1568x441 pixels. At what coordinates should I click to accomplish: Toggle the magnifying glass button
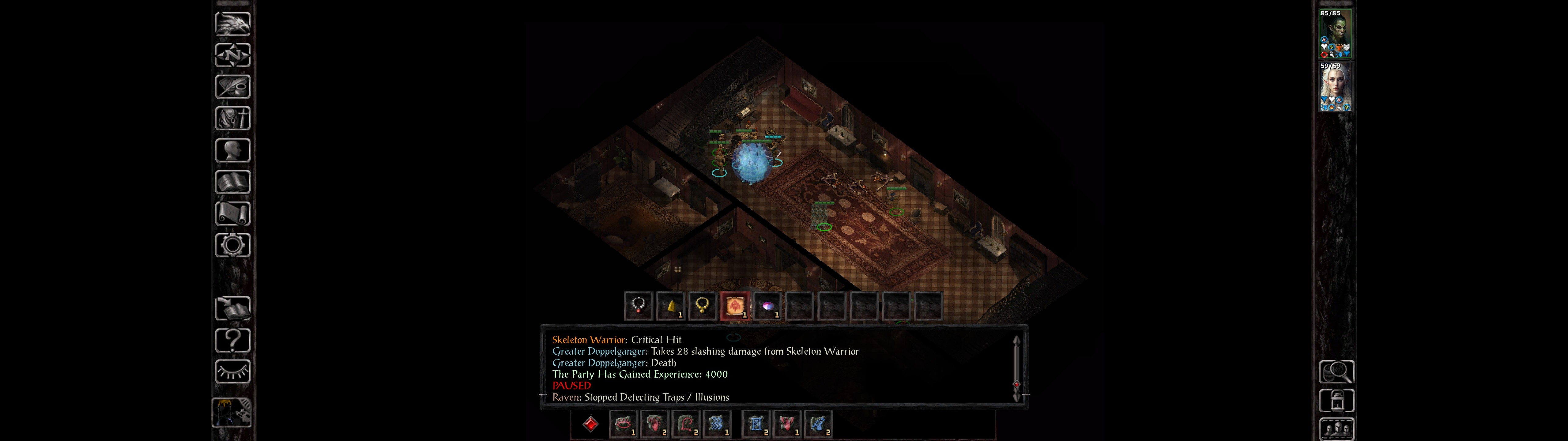[x=1336, y=371]
